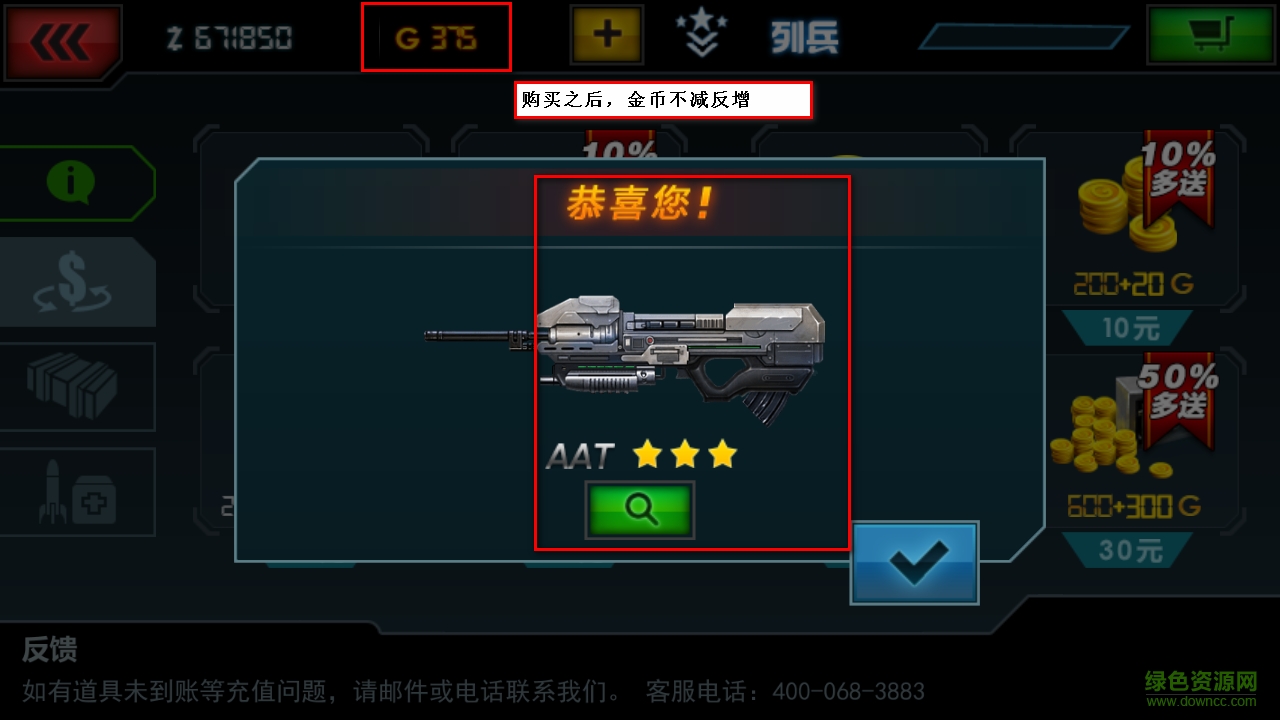Select the 列兵 rank label
This screenshot has height=720, width=1280.
[805, 36]
